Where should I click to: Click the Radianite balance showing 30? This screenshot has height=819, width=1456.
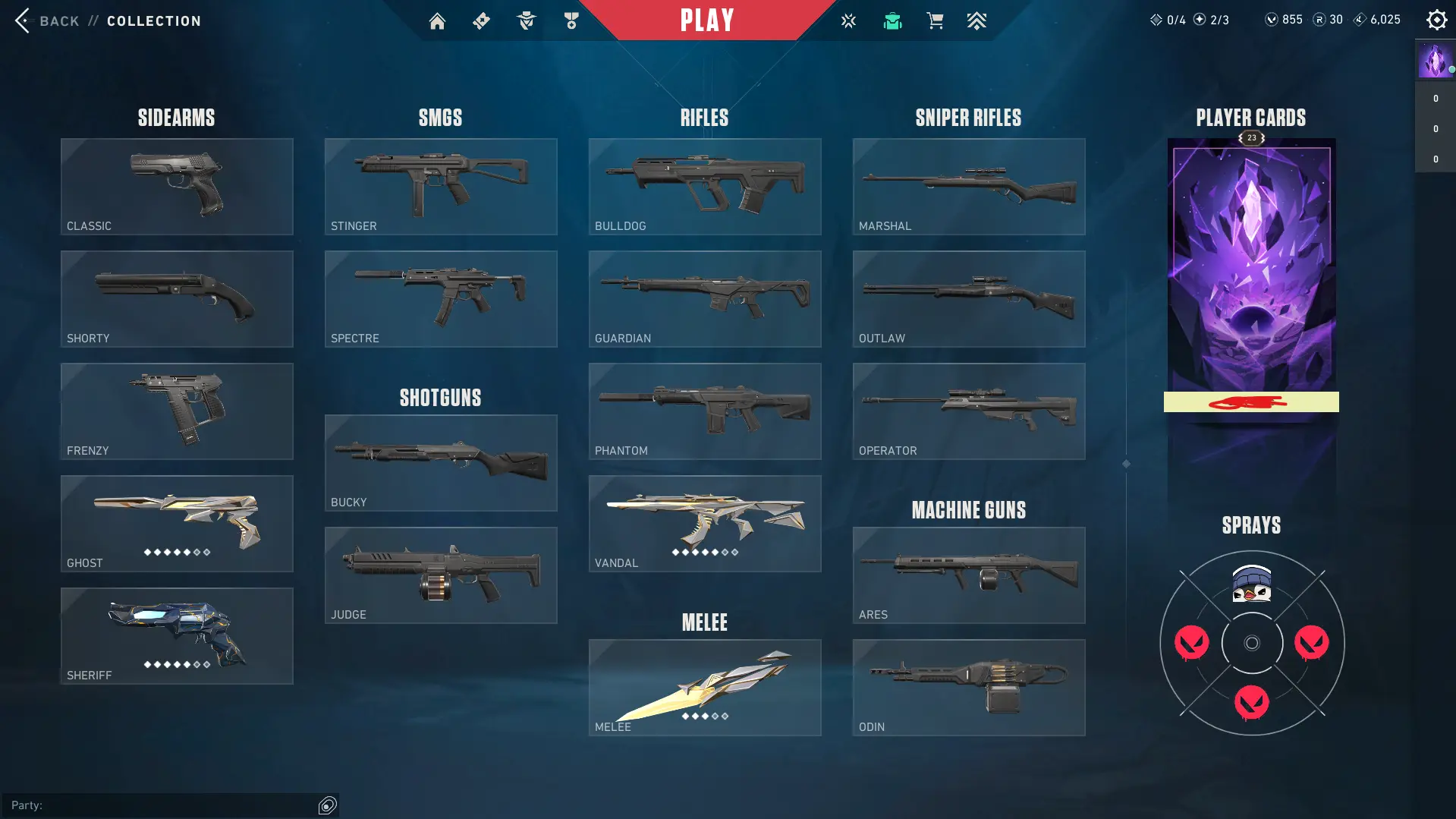[x=1327, y=20]
